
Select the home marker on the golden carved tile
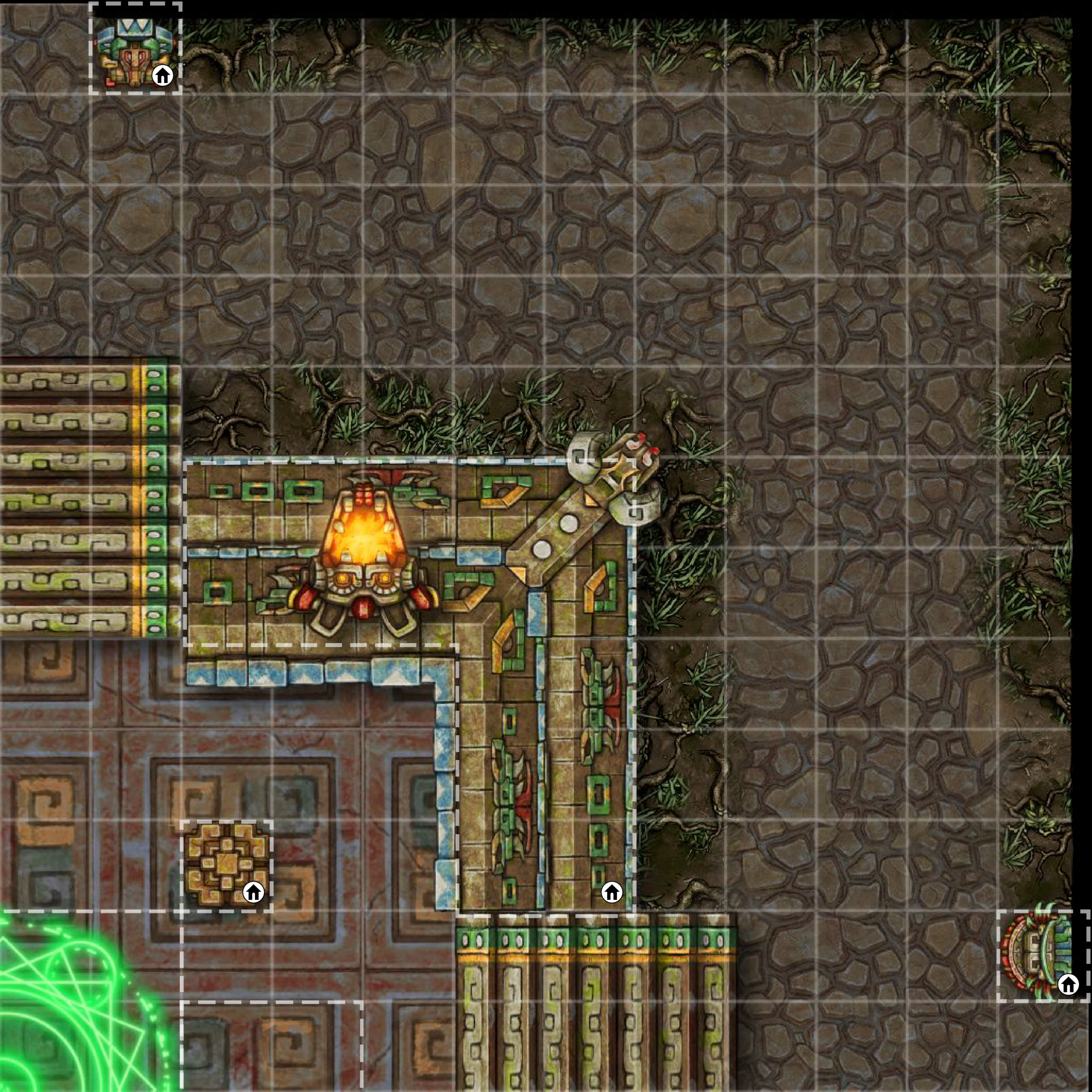[253, 892]
